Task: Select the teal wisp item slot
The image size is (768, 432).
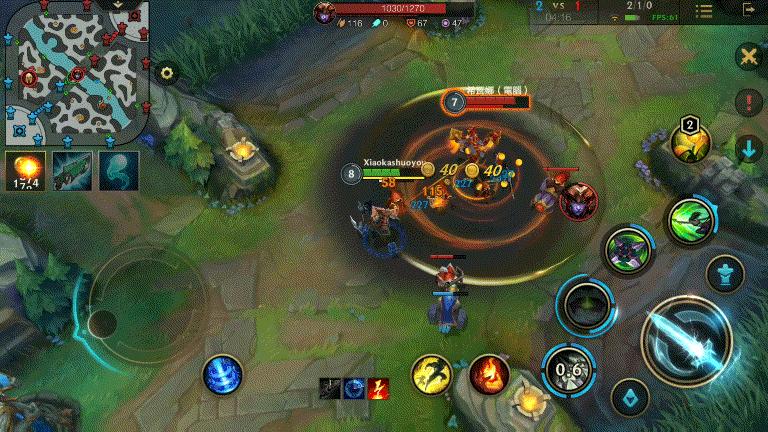Action: click(x=118, y=170)
